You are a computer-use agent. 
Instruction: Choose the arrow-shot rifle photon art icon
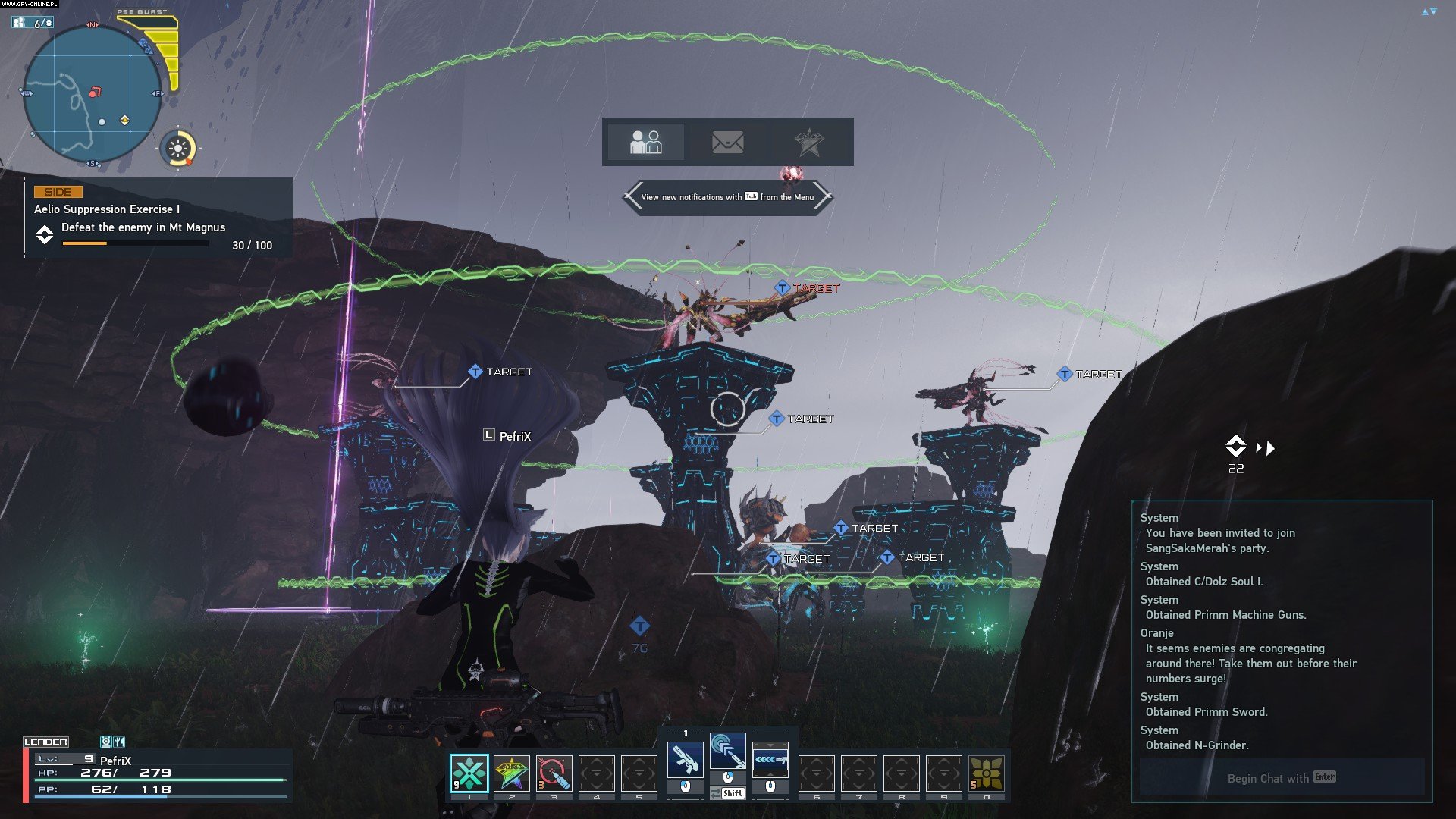[x=770, y=759]
